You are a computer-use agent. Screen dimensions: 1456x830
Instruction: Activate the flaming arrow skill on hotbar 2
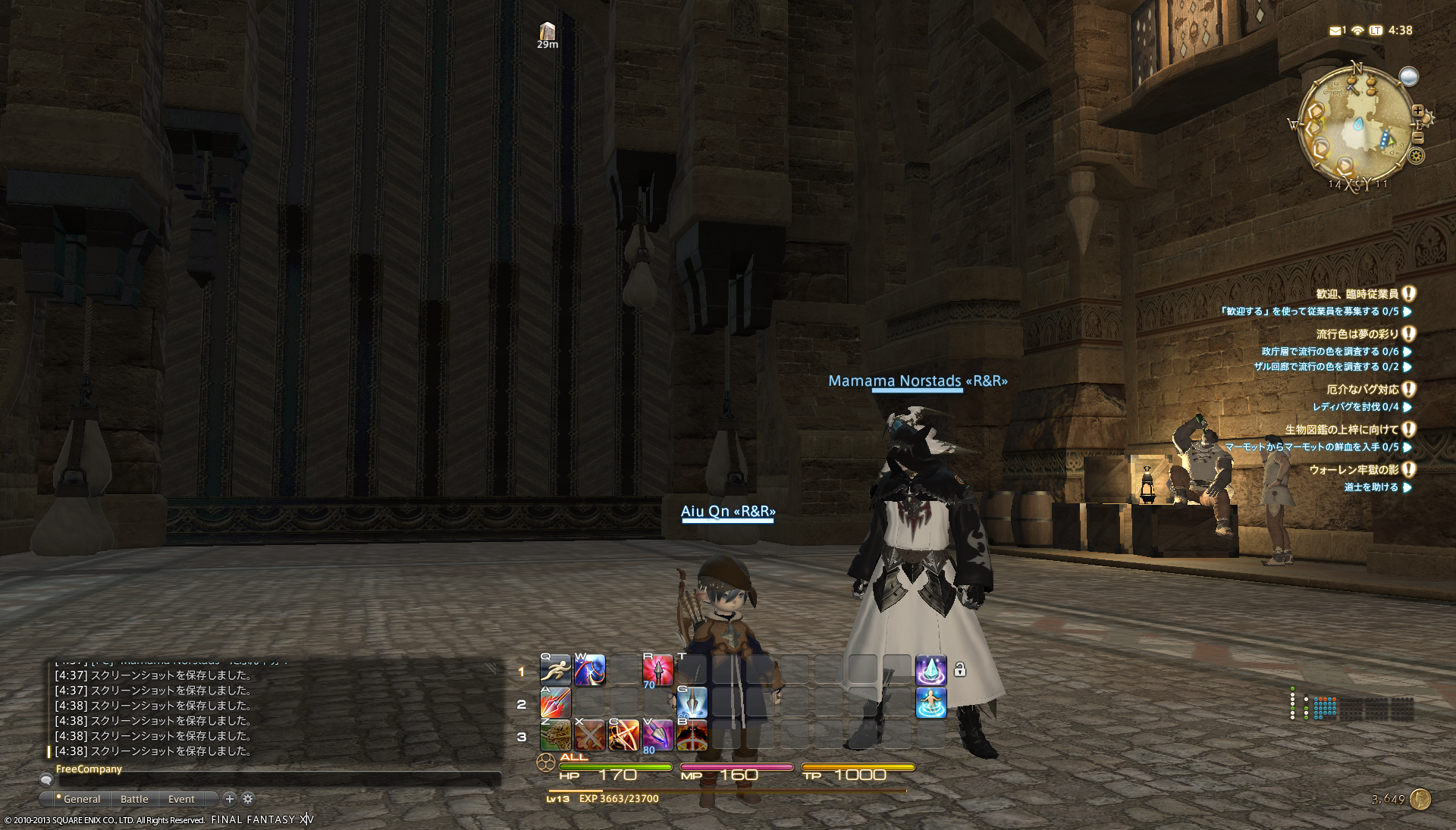(555, 703)
